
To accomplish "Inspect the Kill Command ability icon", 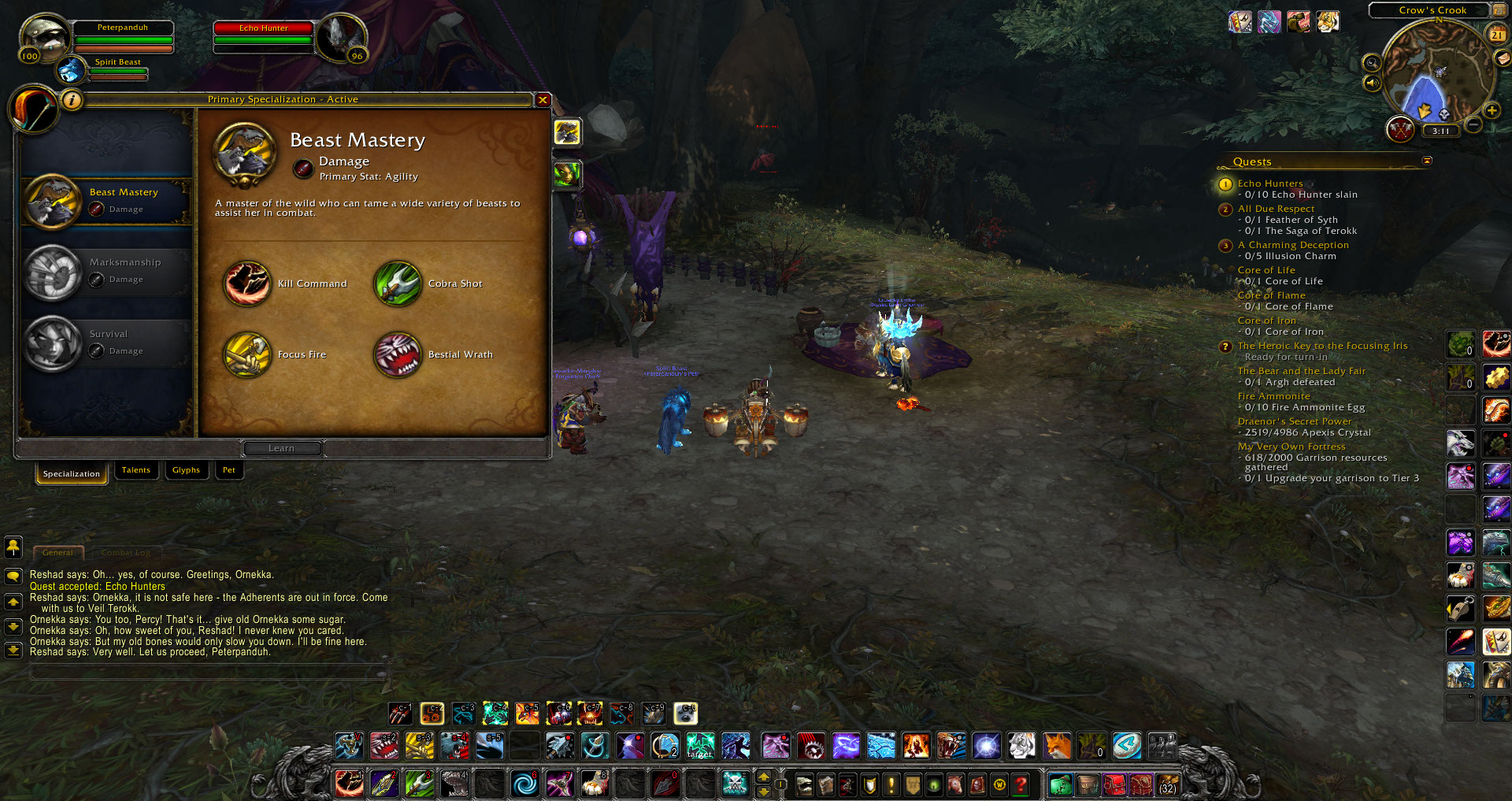I will (247, 284).
